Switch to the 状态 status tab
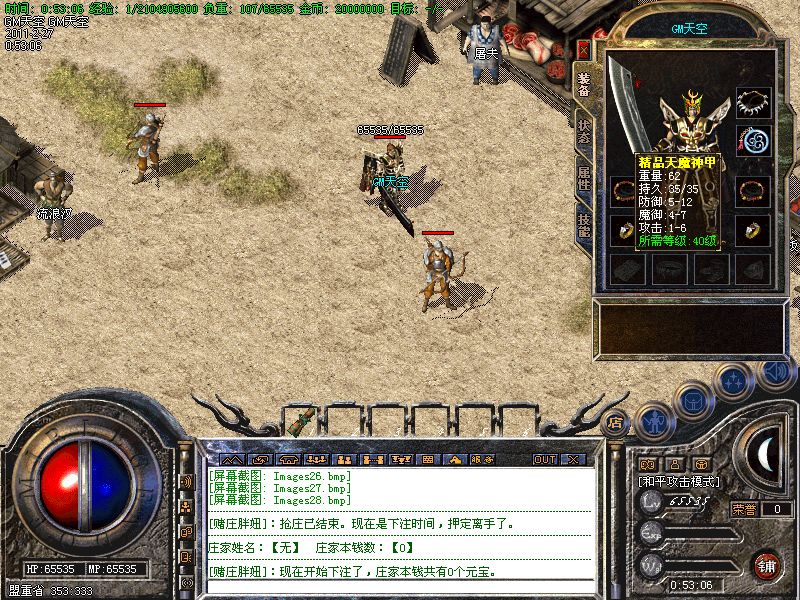Screen dimensions: 800x600 (x=584, y=131)
